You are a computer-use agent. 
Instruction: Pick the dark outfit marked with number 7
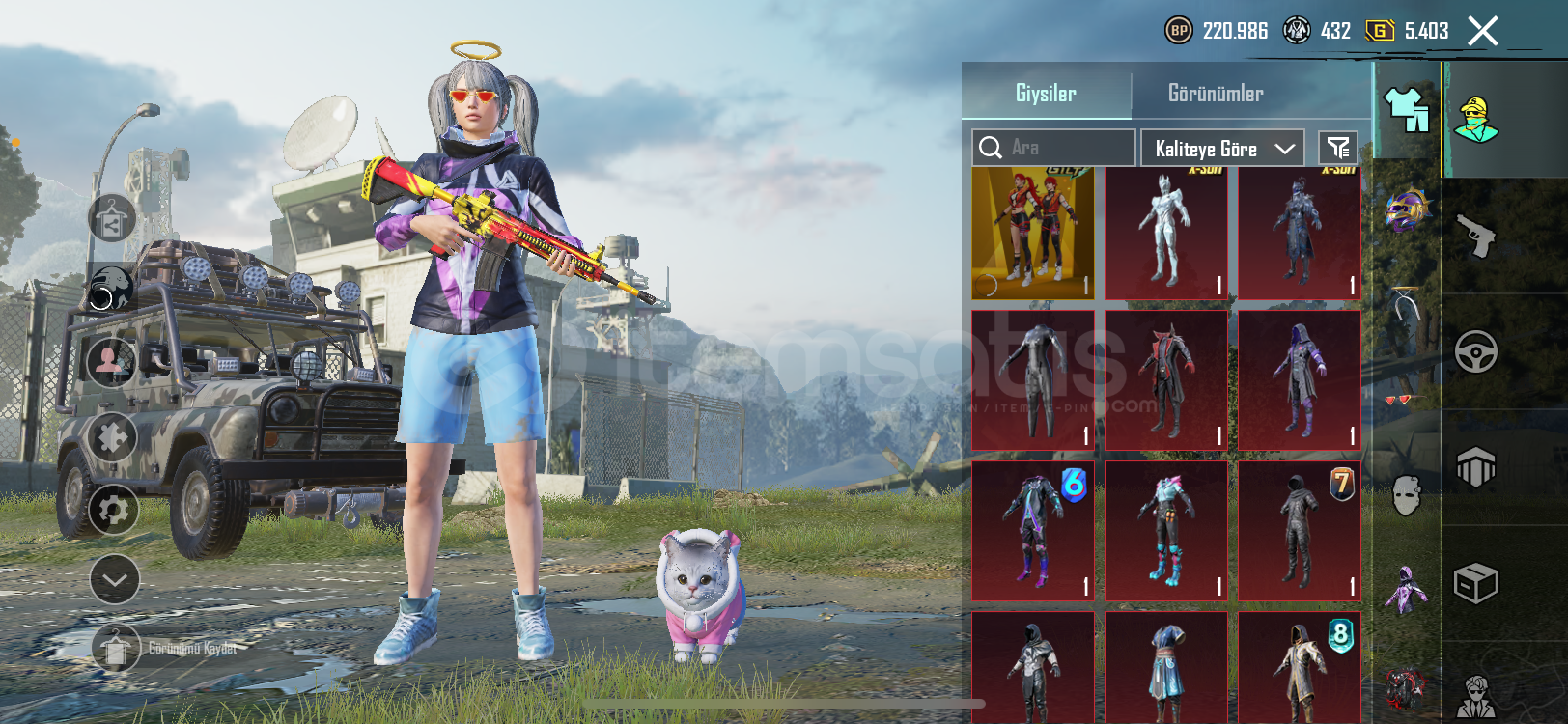pyautogui.click(x=1299, y=531)
